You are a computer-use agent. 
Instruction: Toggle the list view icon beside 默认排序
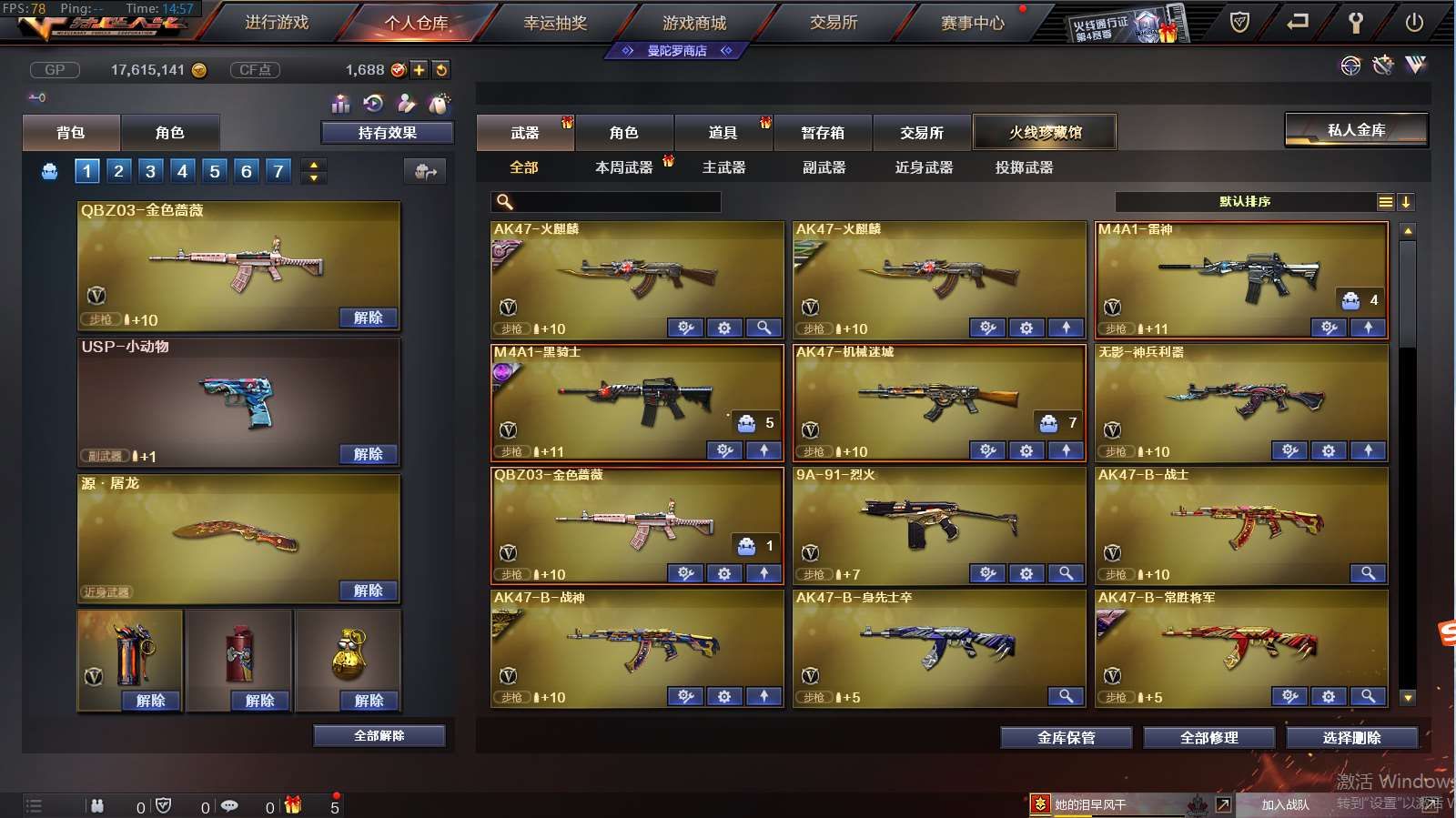(1387, 202)
